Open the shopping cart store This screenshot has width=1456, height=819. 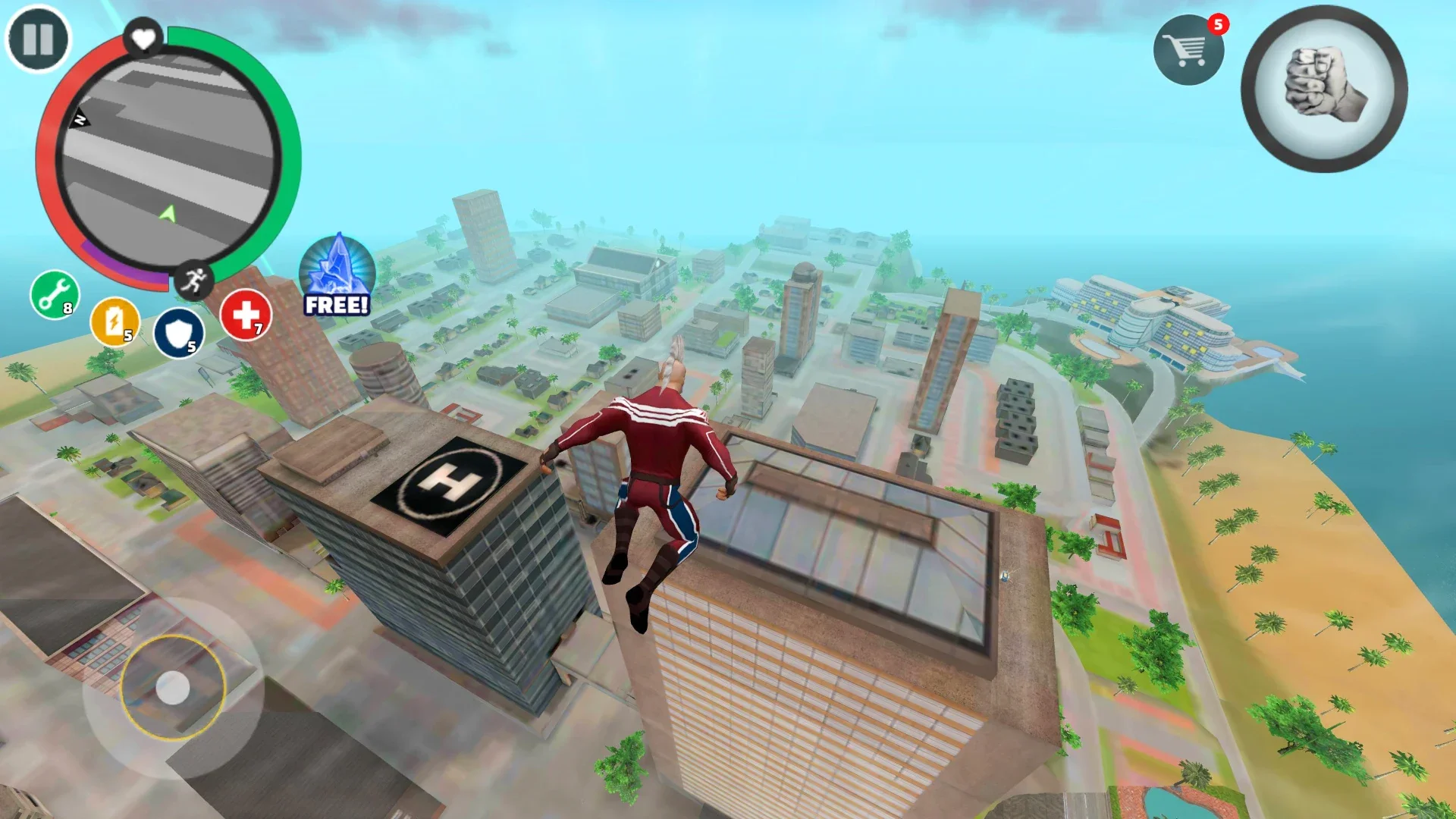(x=1188, y=50)
